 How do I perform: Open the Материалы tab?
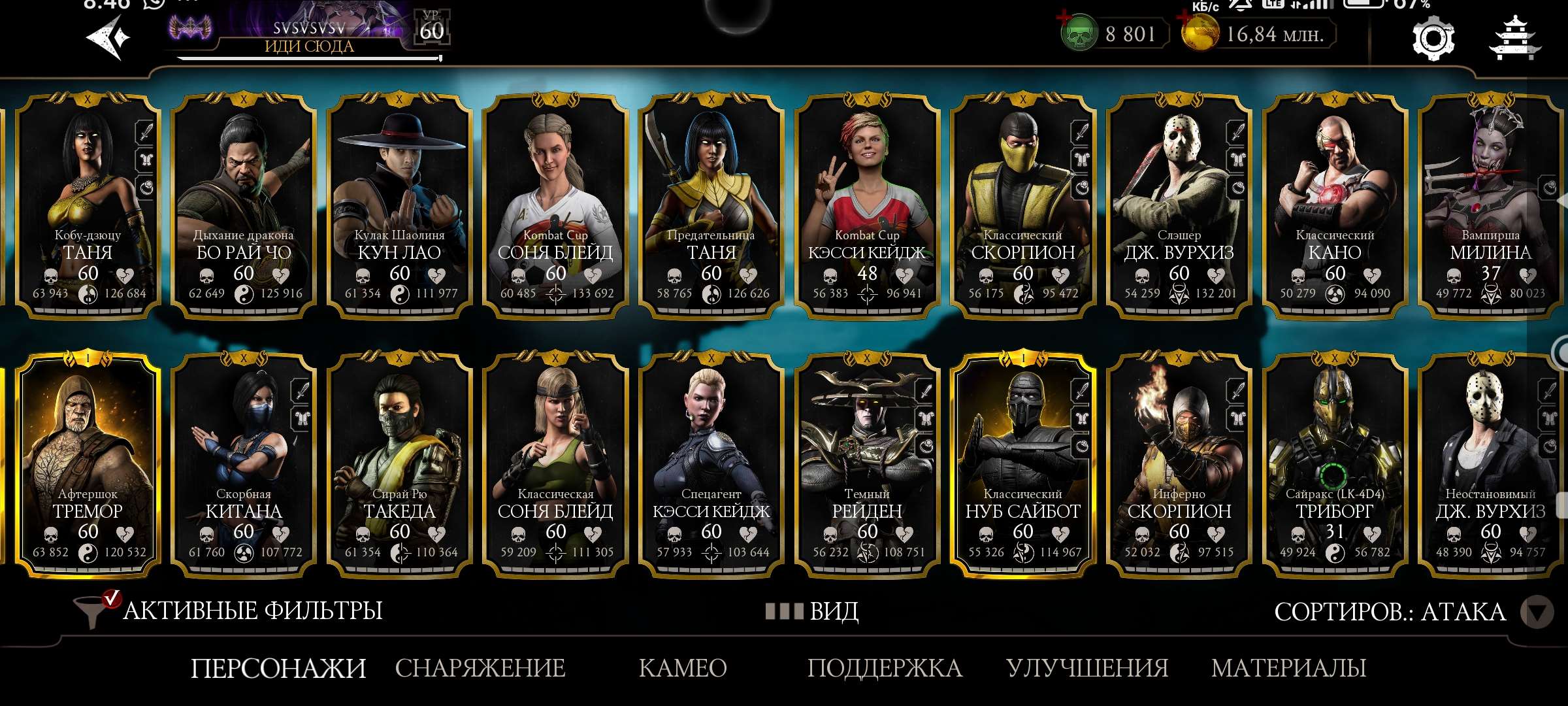1288,668
